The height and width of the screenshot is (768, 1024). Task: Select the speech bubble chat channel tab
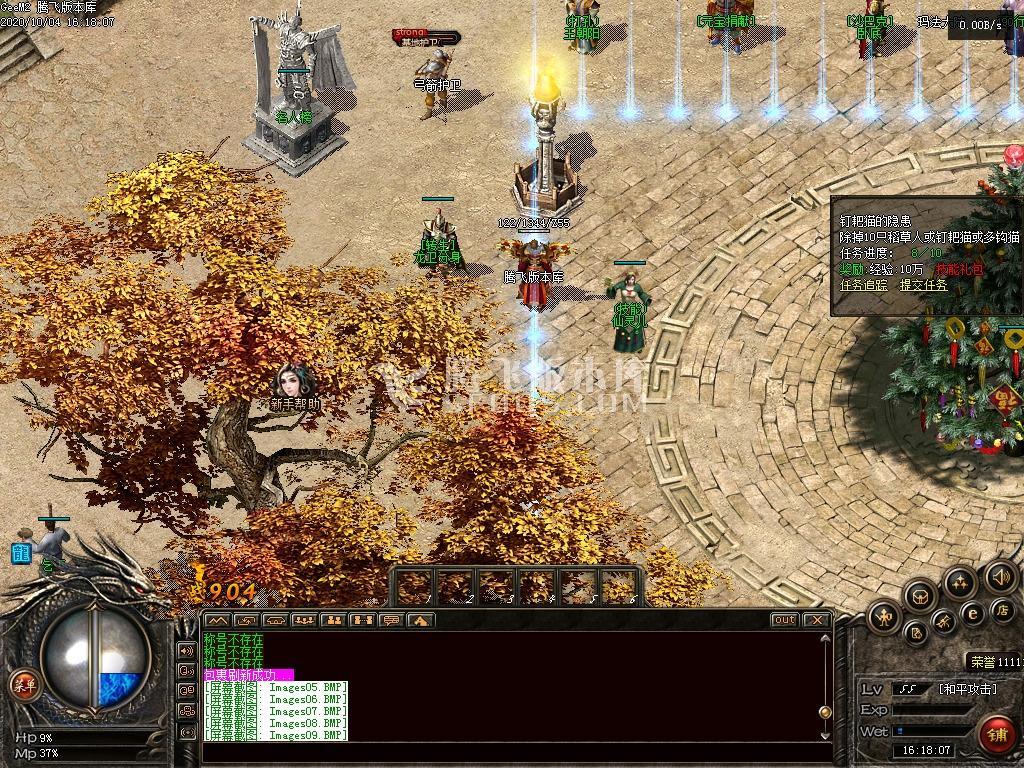[x=392, y=620]
